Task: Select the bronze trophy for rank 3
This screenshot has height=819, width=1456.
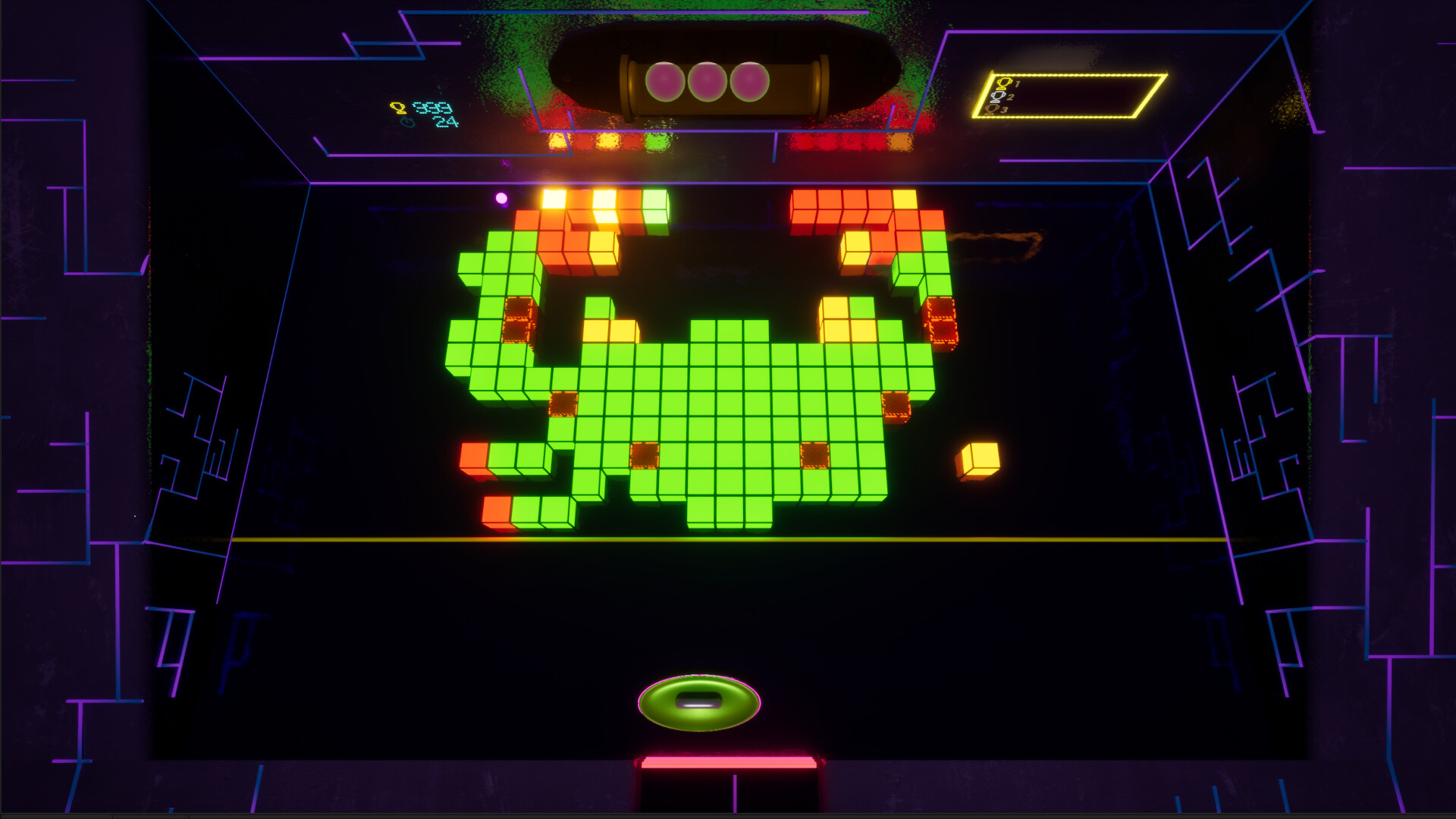Action: pyautogui.click(x=991, y=109)
